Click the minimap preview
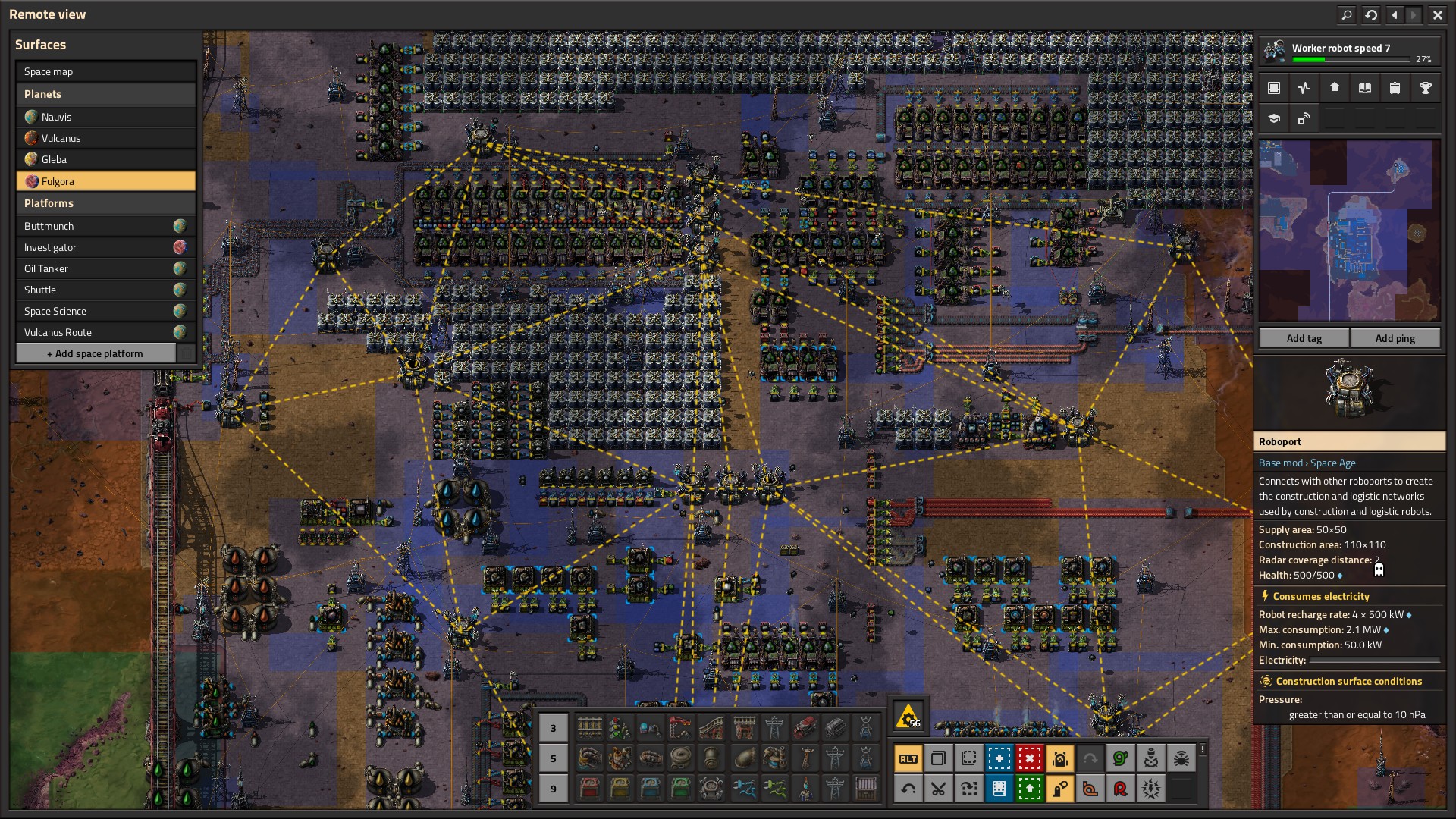1456x819 pixels. pyautogui.click(x=1349, y=230)
